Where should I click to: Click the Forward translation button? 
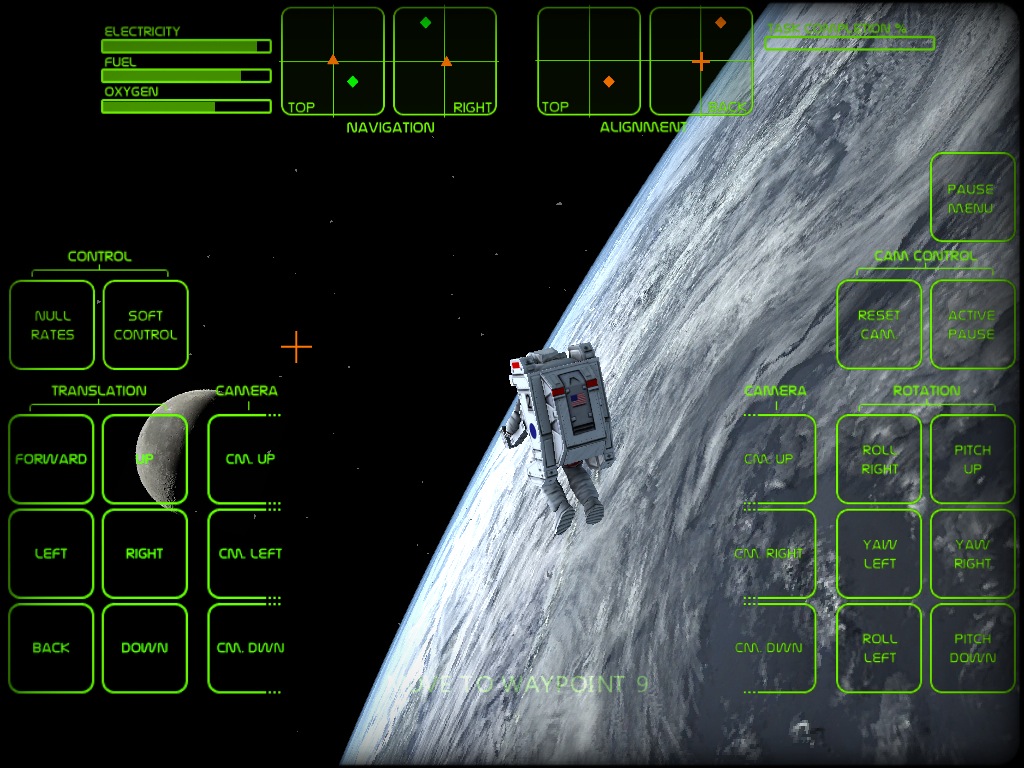pos(51,459)
